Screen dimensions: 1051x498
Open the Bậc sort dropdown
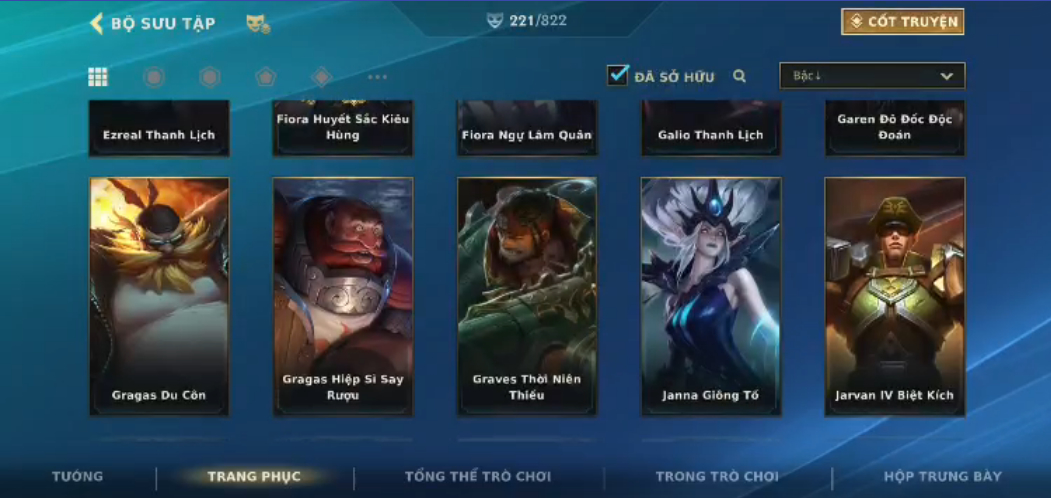tap(872, 76)
